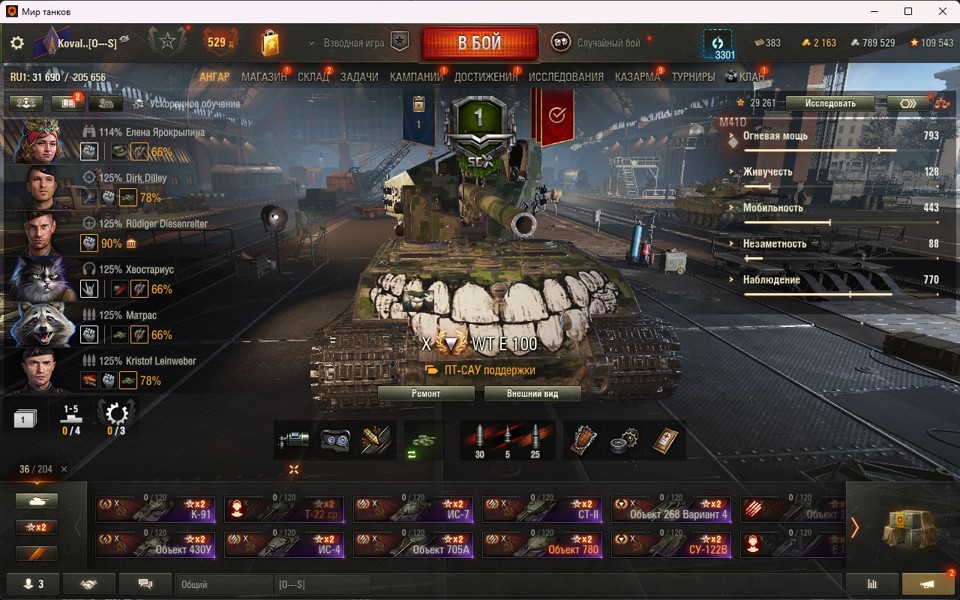
Task: Open the КАЗАРМА tab
Action: point(637,77)
